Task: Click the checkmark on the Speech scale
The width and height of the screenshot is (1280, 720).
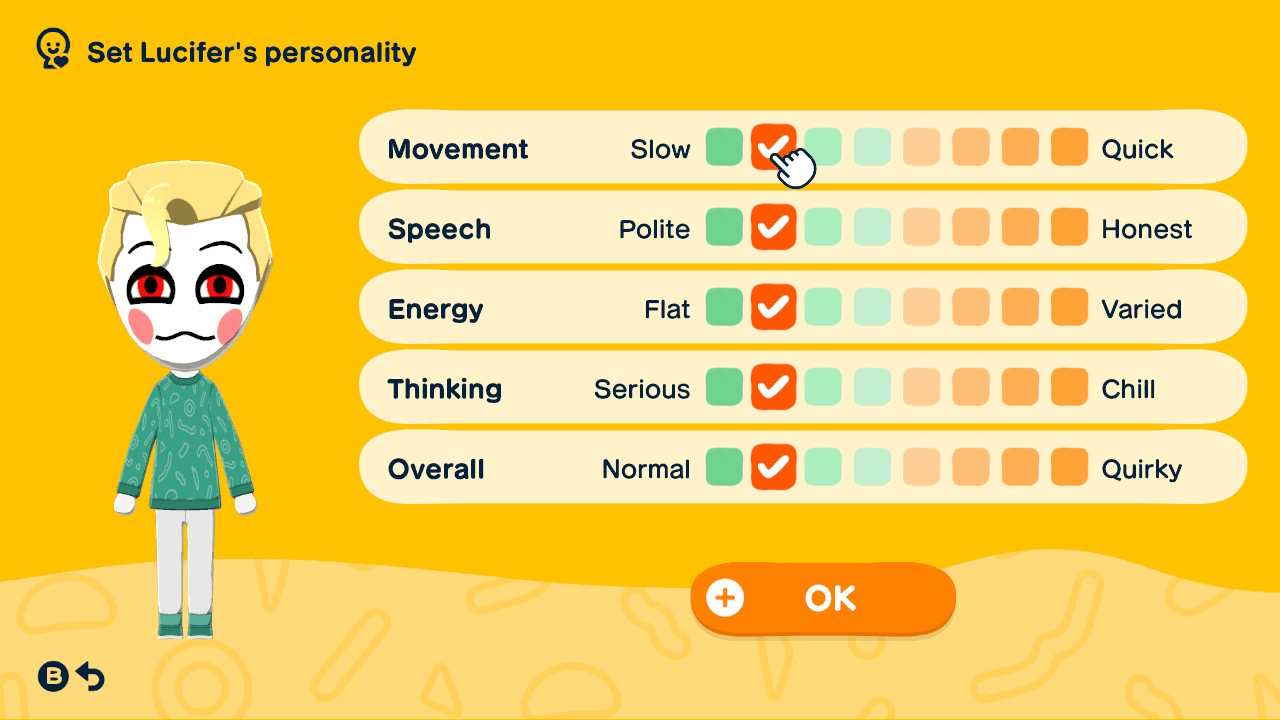Action: (773, 228)
